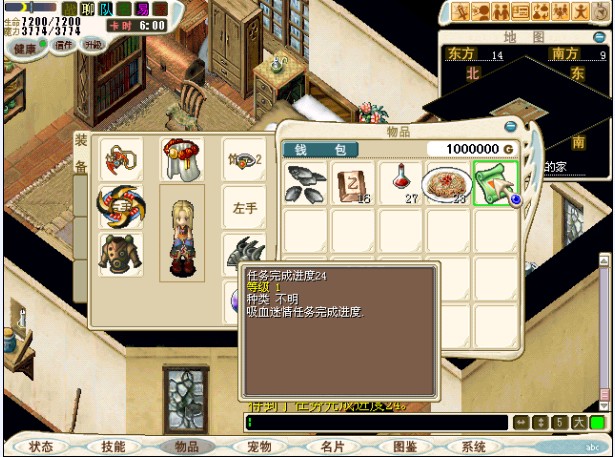This screenshot has width=615, height=457.
Task: Open the 图鉴 encyclopedia menu
Action: pyautogui.click(x=404, y=446)
